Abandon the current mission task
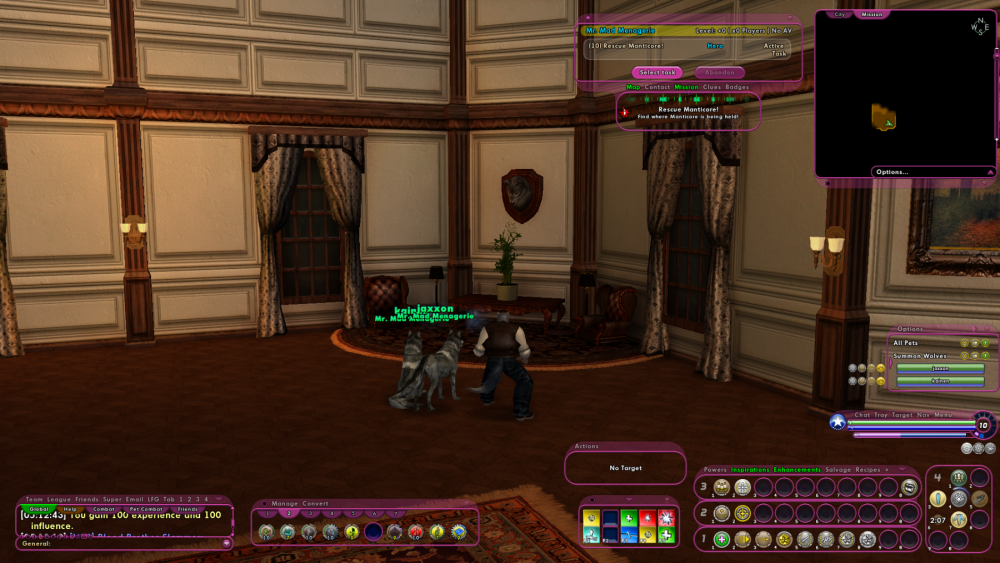Viewport: 1000px width, 563px height. [x=719, y=72]
